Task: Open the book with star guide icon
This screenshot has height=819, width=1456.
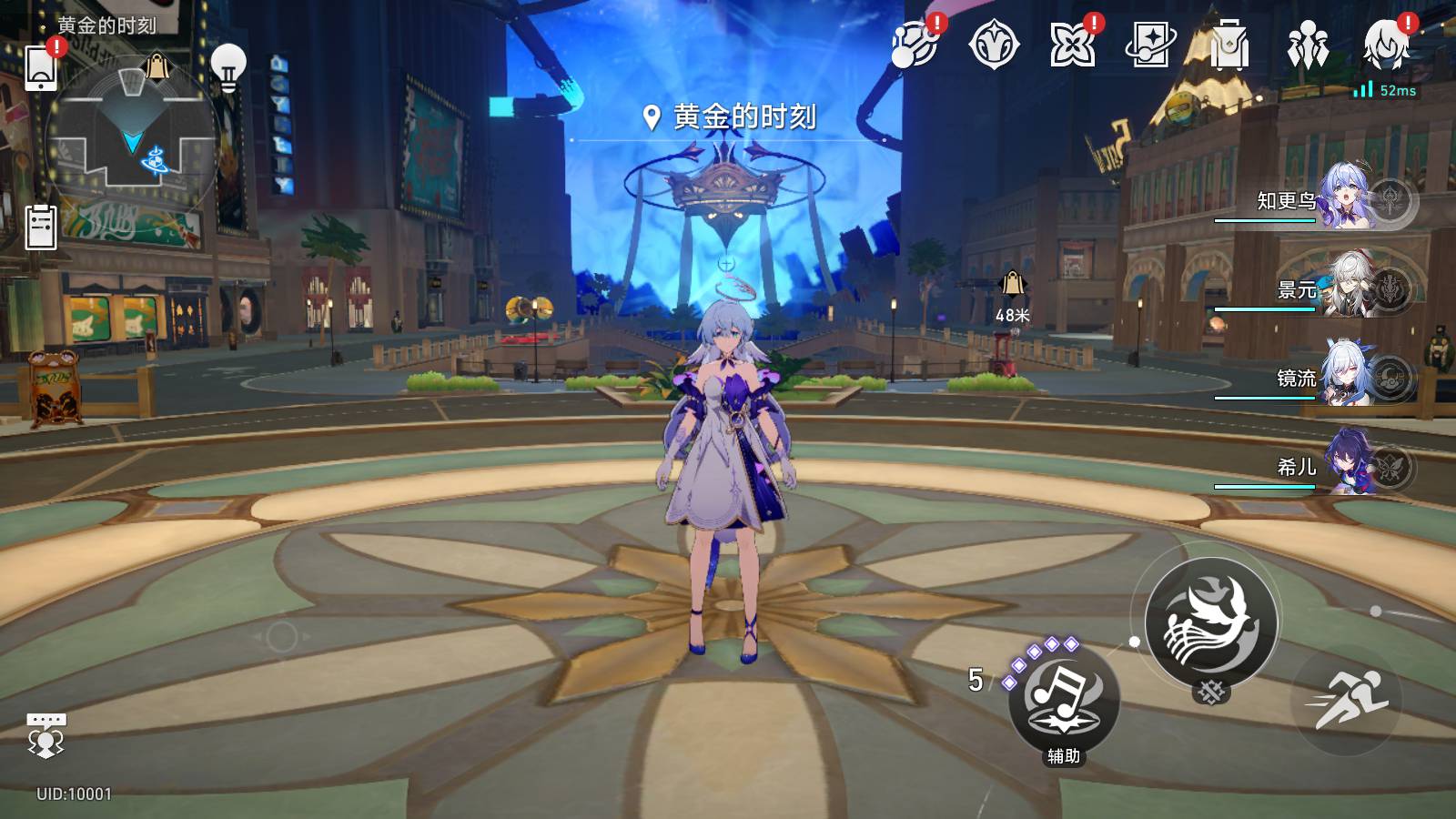Action: pos(1149,45)
